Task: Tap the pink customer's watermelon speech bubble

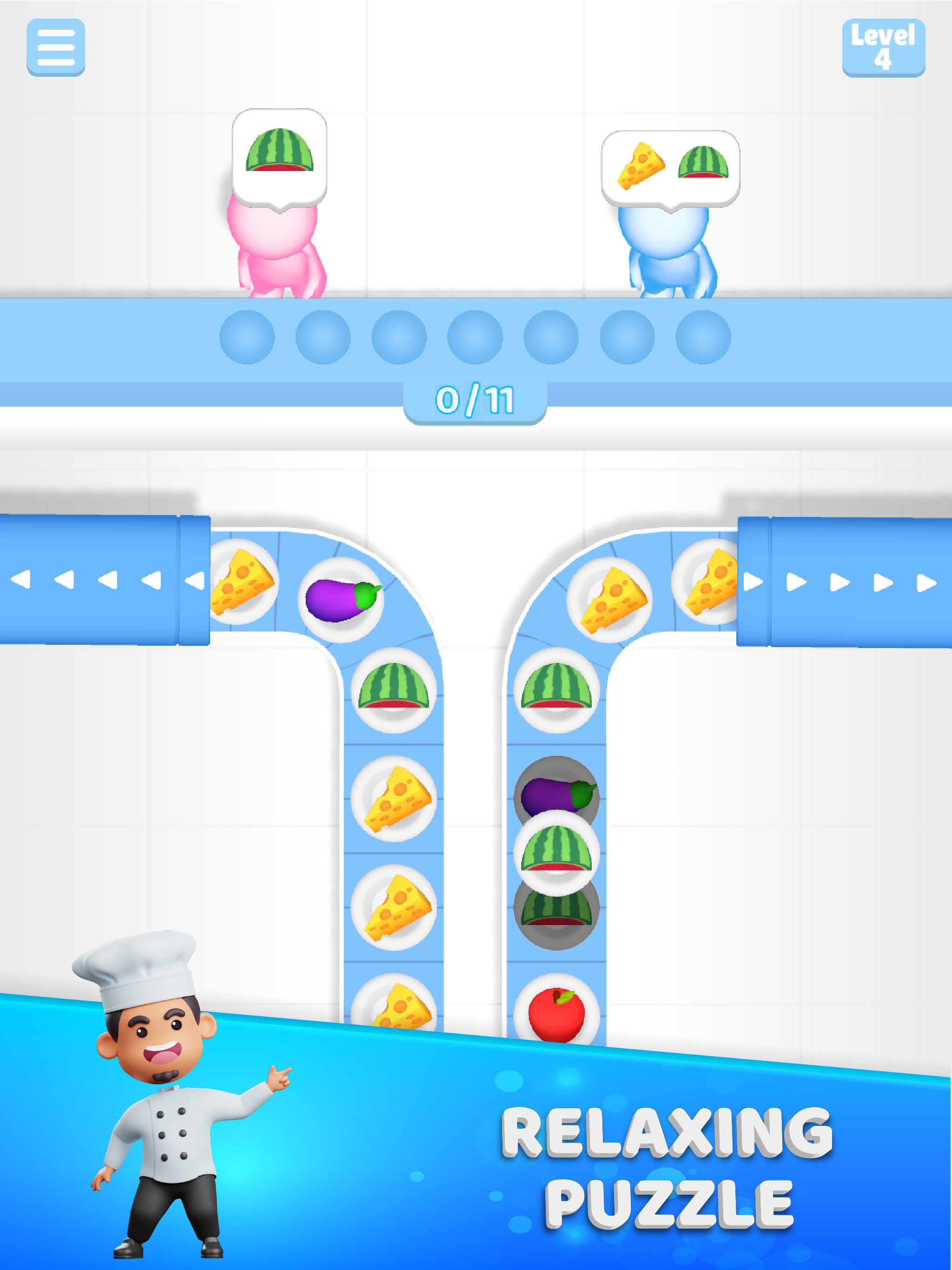Action: tap(280, 155)
